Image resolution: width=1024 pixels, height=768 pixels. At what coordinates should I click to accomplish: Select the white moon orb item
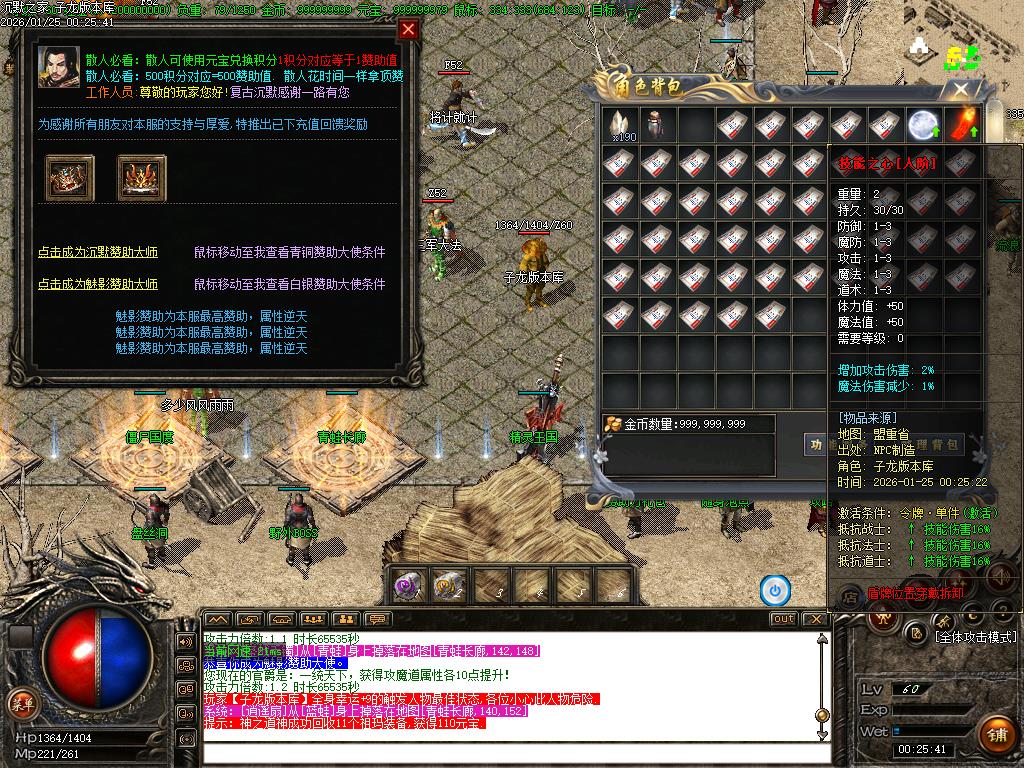coord(924,125)
